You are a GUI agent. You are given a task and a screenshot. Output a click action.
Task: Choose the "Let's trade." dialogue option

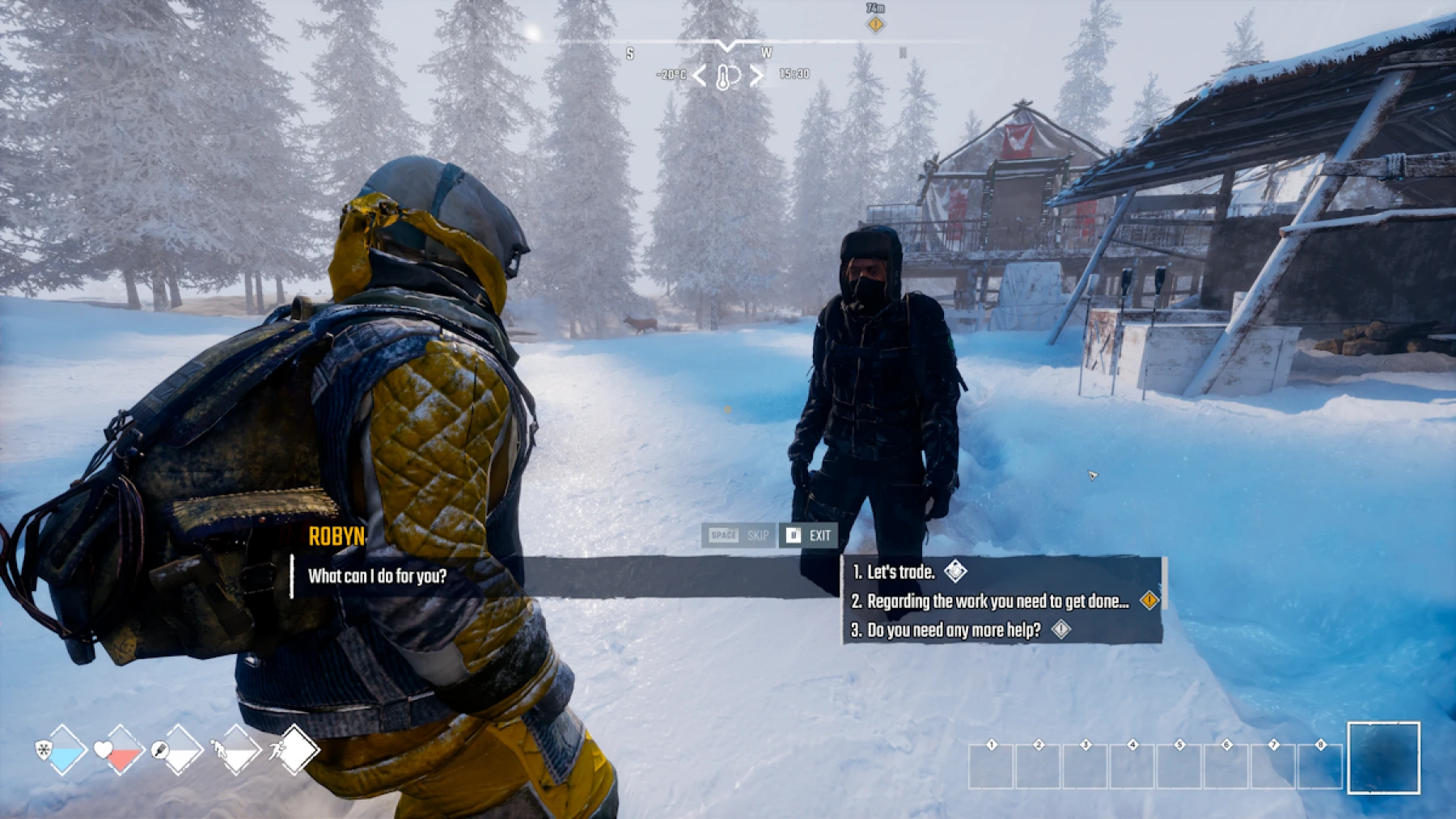point(900,572)
